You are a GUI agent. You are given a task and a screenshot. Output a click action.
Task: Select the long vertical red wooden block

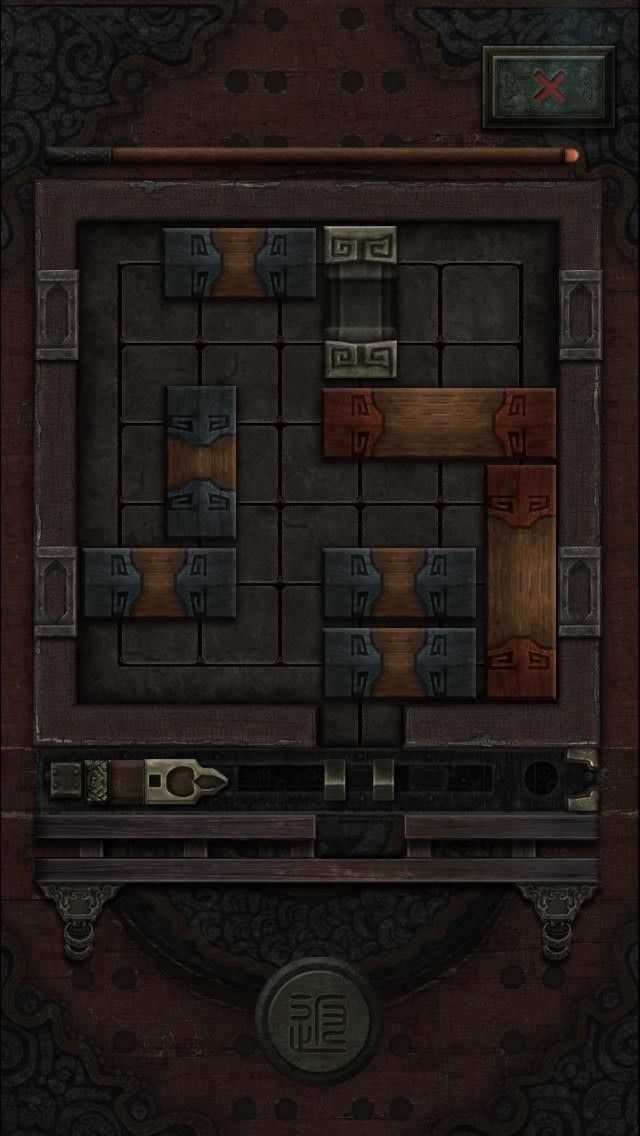coord(520,581)
